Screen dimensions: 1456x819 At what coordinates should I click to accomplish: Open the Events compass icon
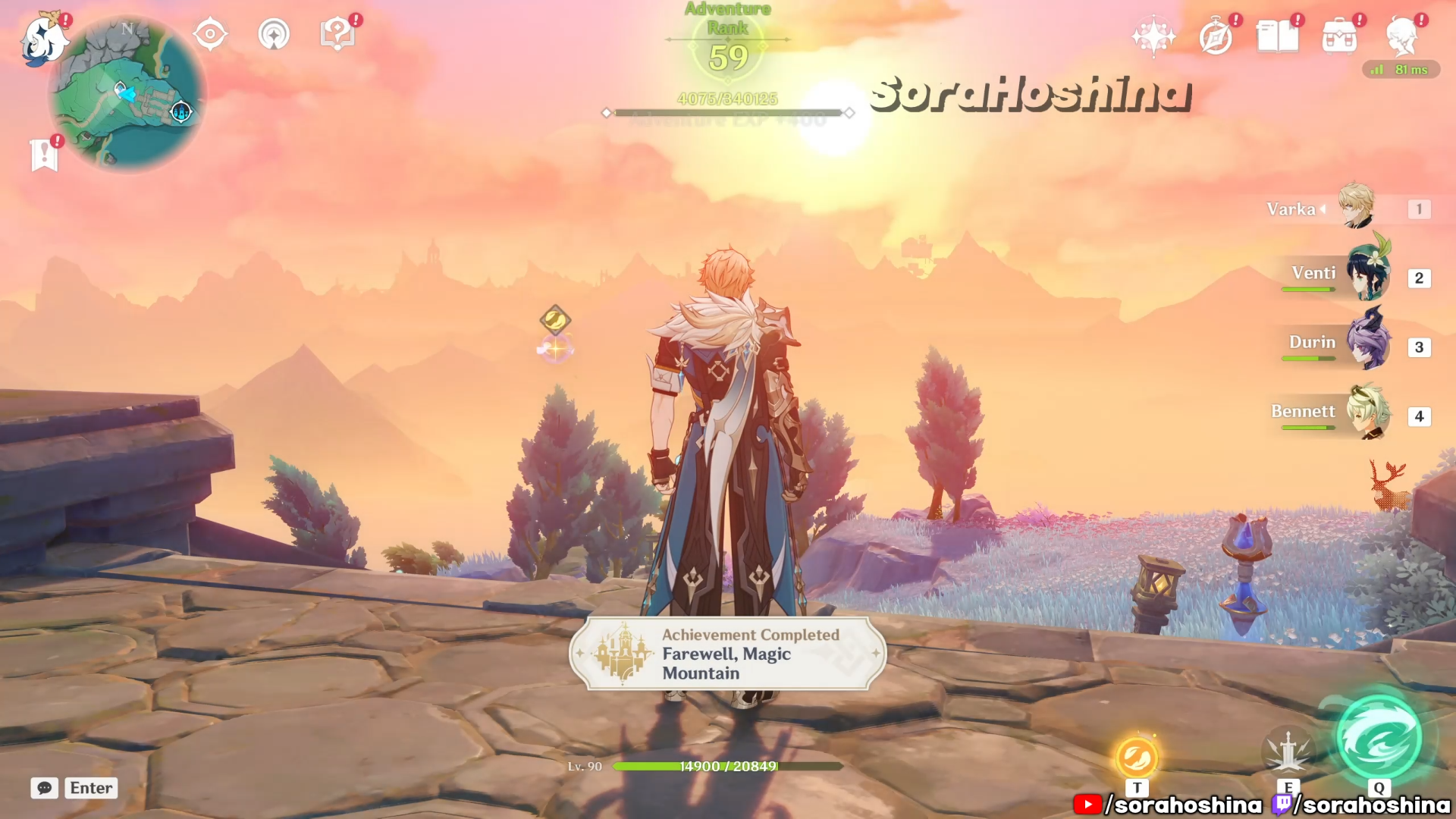1216,36
